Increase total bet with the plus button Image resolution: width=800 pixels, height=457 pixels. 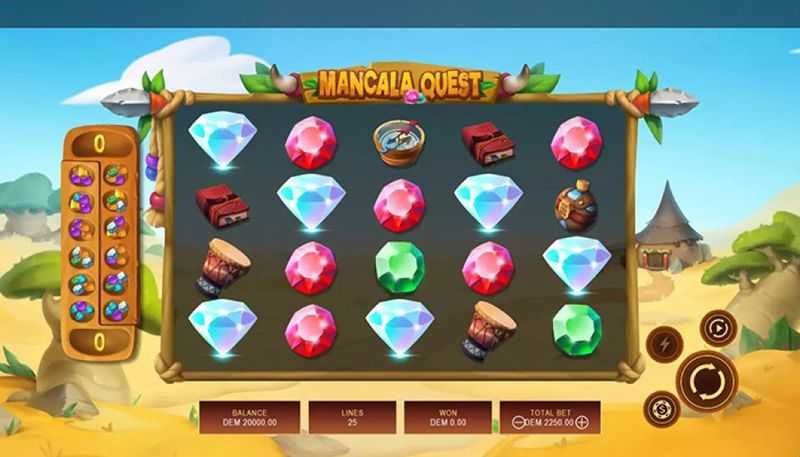click(x=582, y=422)
